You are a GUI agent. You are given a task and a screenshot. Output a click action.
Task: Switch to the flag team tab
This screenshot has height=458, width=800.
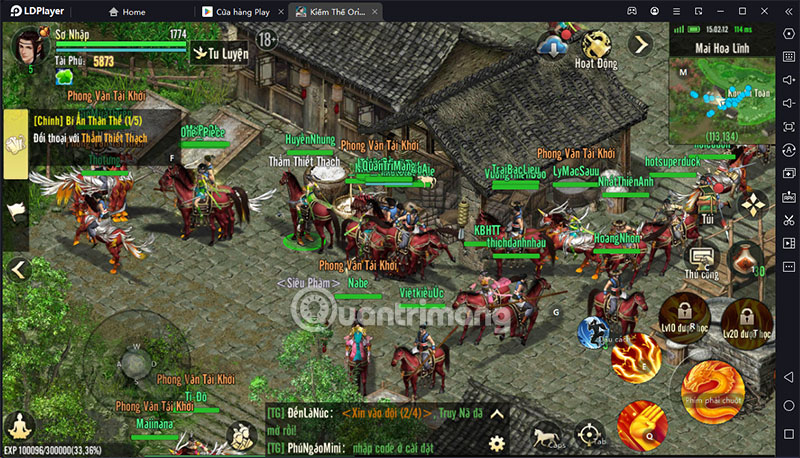pyautogui.click(x=16, y=211)
